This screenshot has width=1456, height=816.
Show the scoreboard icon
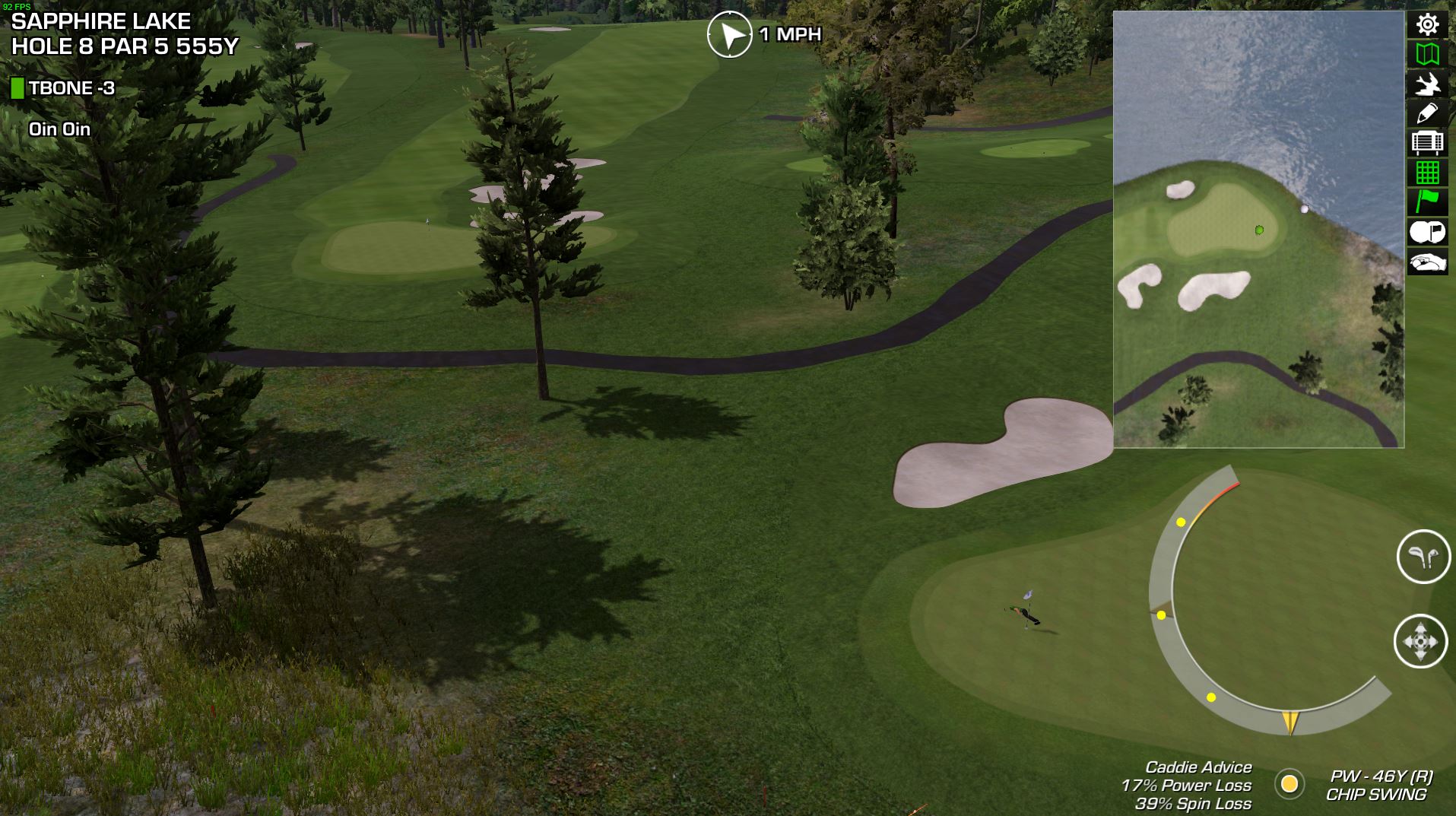[1427, 143]
